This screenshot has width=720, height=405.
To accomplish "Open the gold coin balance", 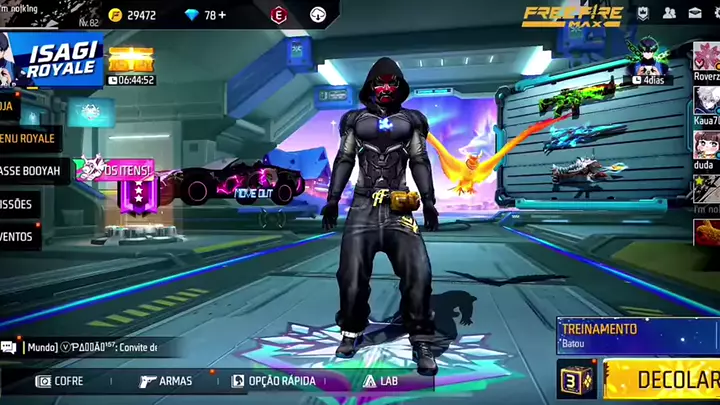I will [x=133, y=15].
